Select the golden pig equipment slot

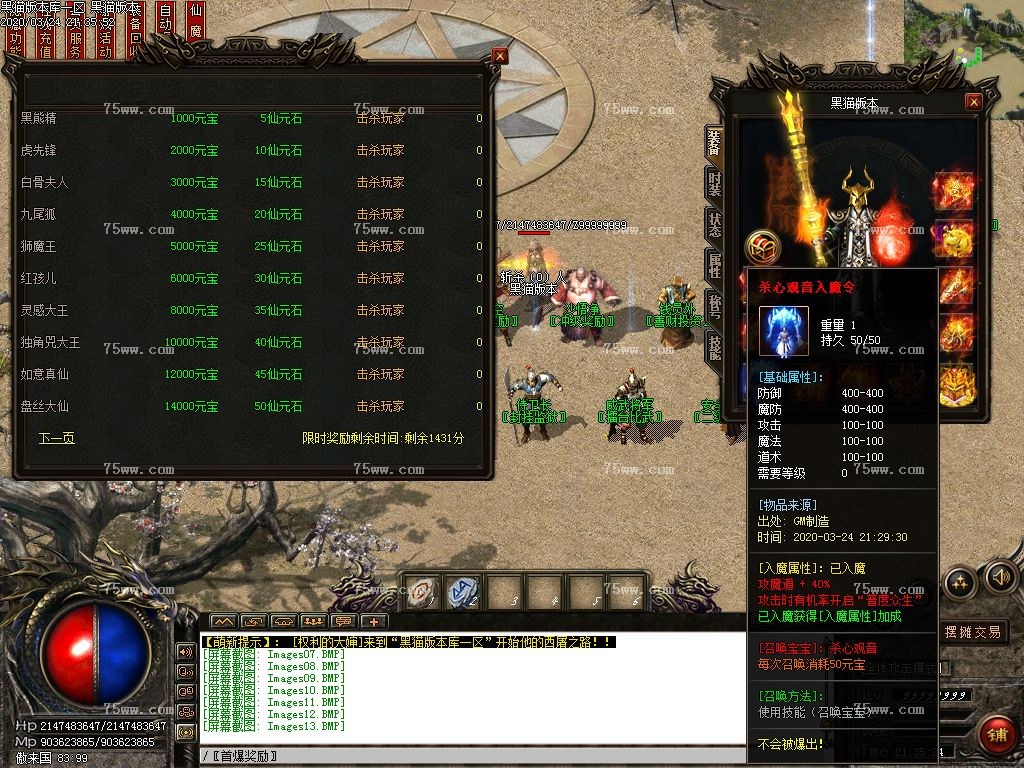[x=954, y=239]
